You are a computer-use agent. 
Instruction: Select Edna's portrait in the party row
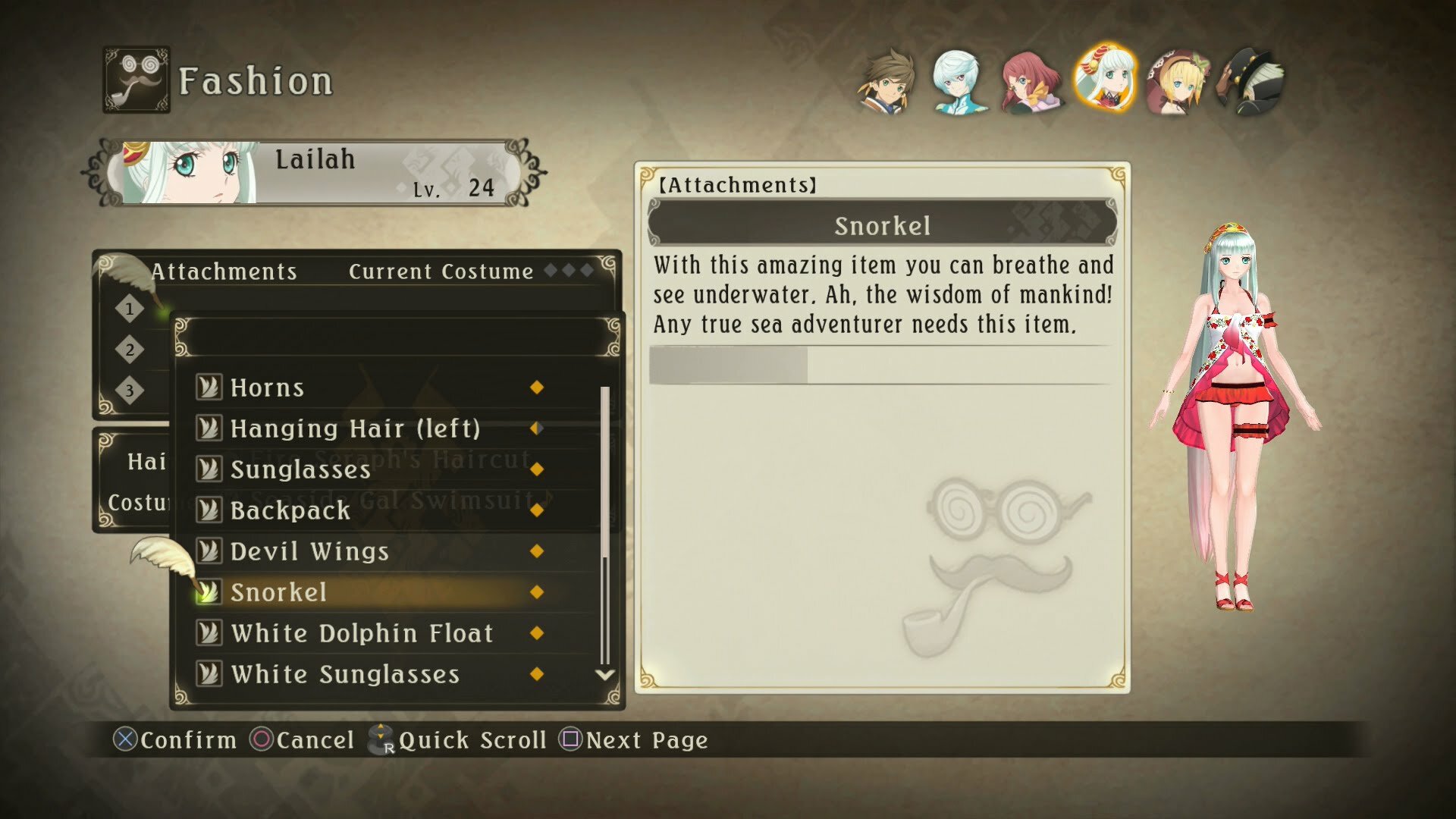click(x=1177, y=82)
